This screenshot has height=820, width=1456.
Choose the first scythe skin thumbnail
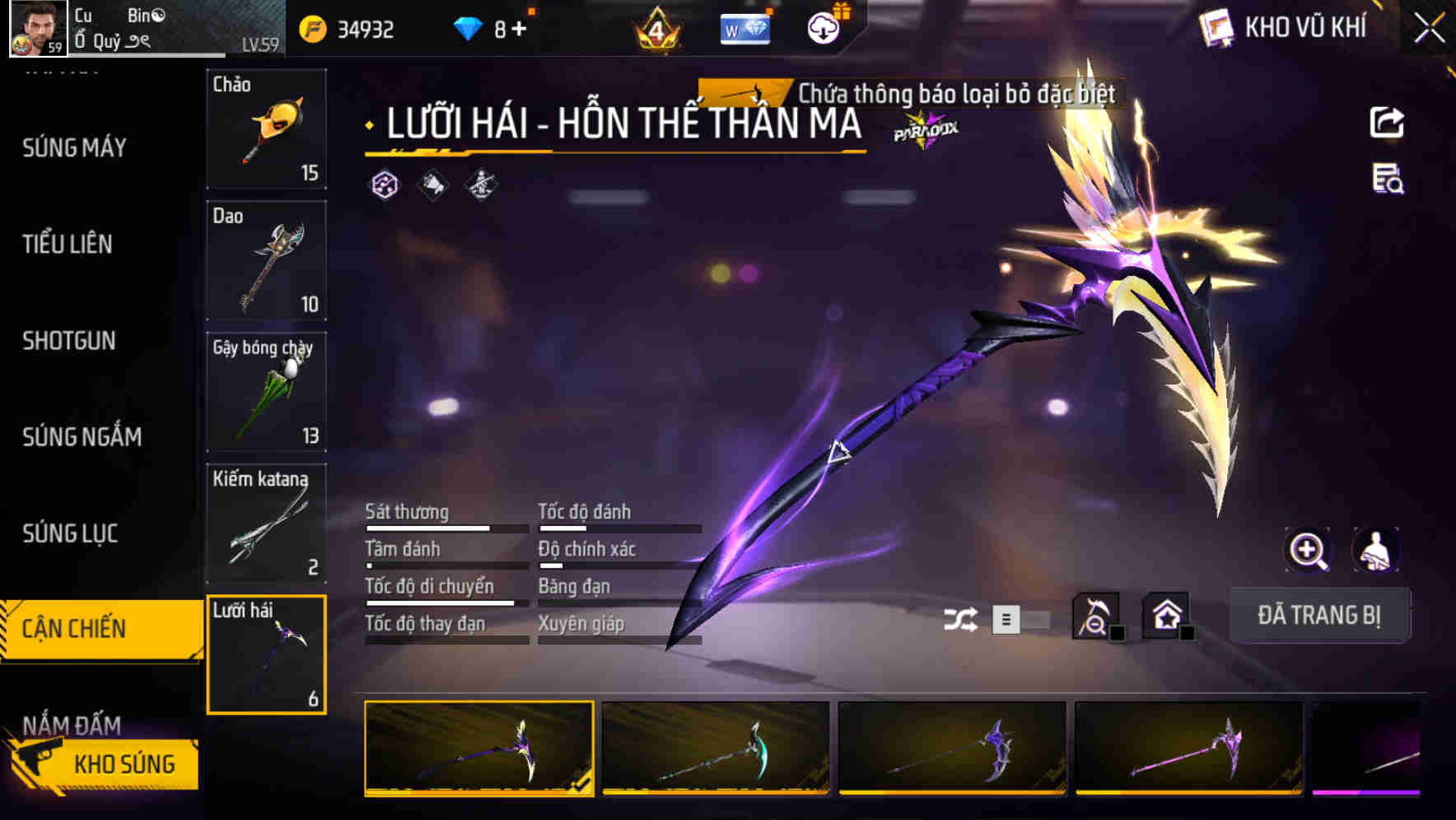tap(478, 749)
